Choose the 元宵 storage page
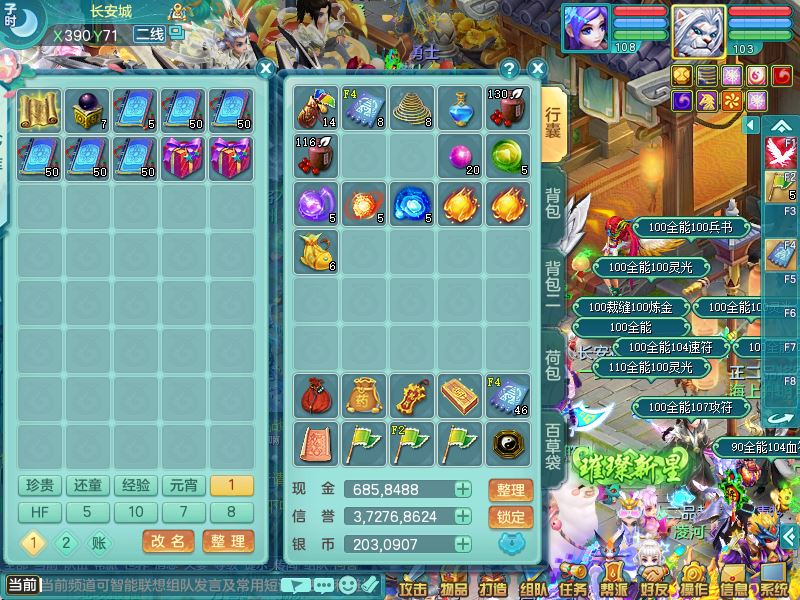The width and height of the screenshot is (800, 600). point(183,486)
